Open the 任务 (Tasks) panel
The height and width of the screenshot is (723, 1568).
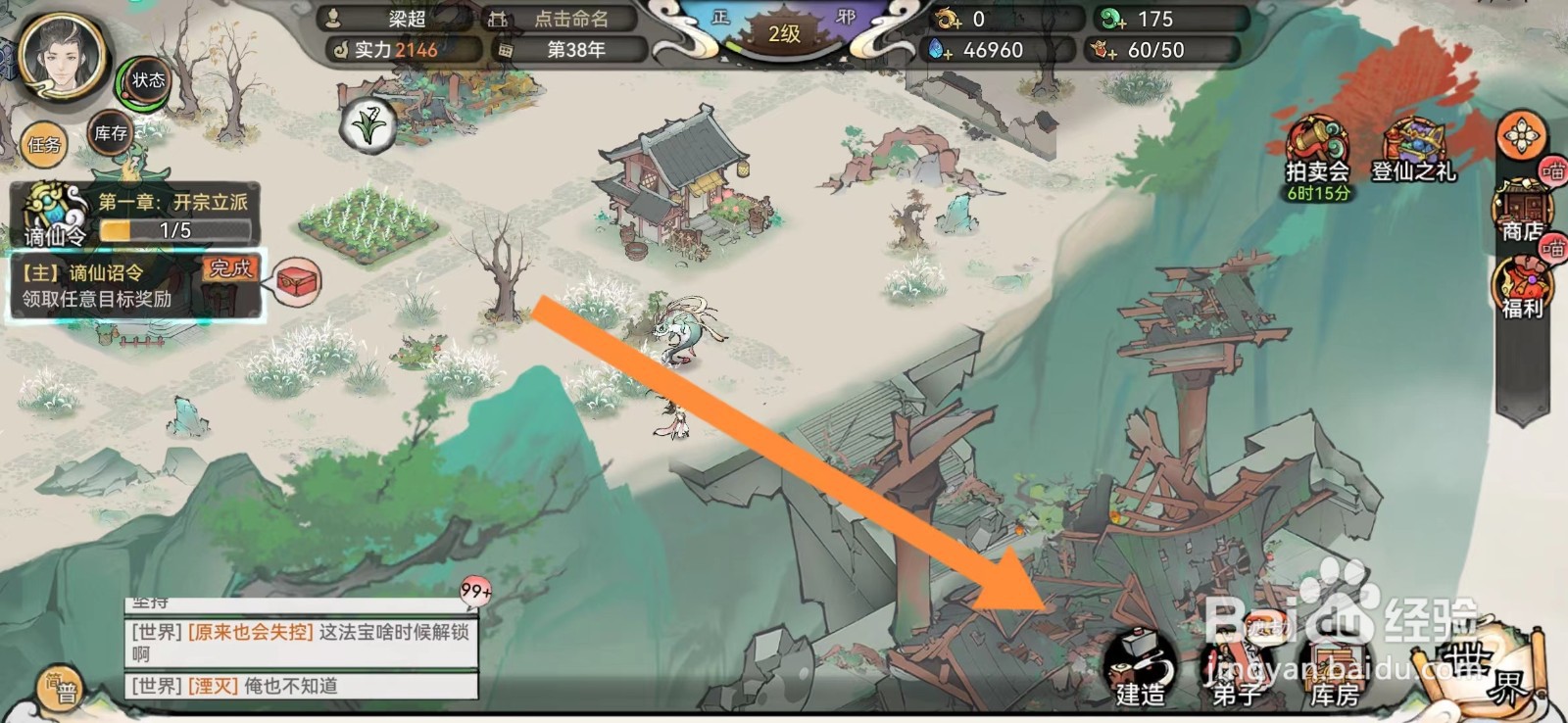(46, 145)
